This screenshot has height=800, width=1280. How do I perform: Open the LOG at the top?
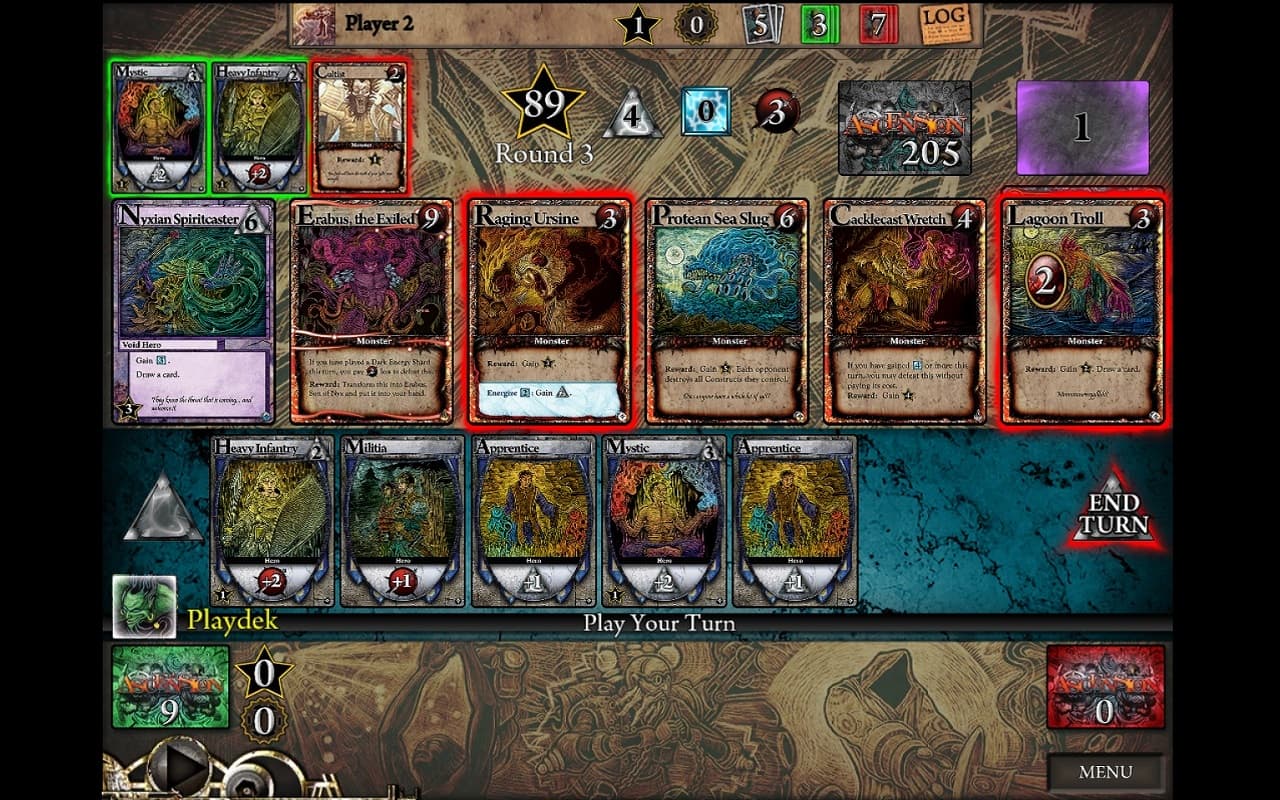944,23
